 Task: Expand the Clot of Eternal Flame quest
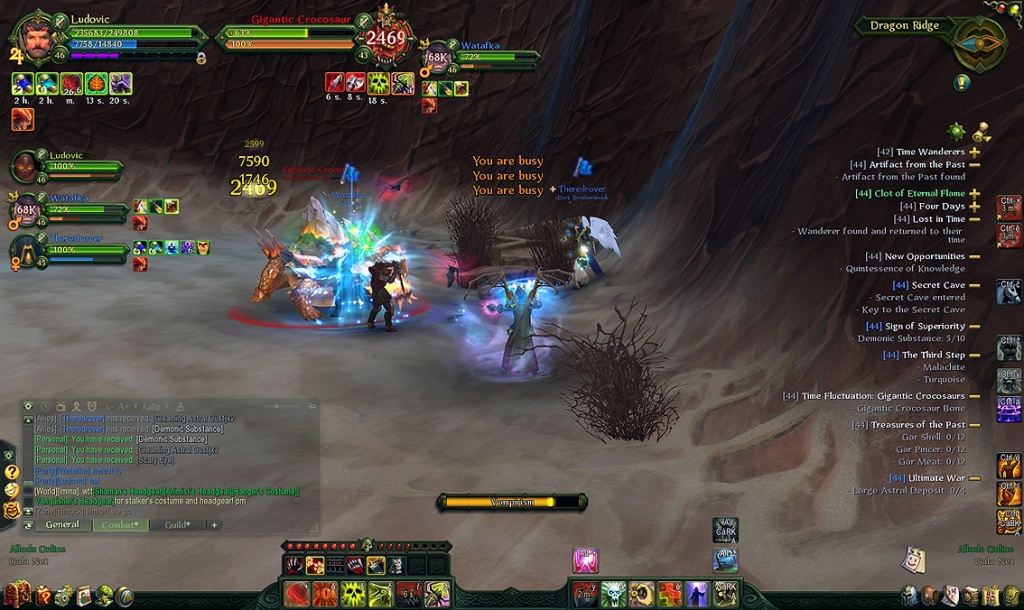[974, 193]
